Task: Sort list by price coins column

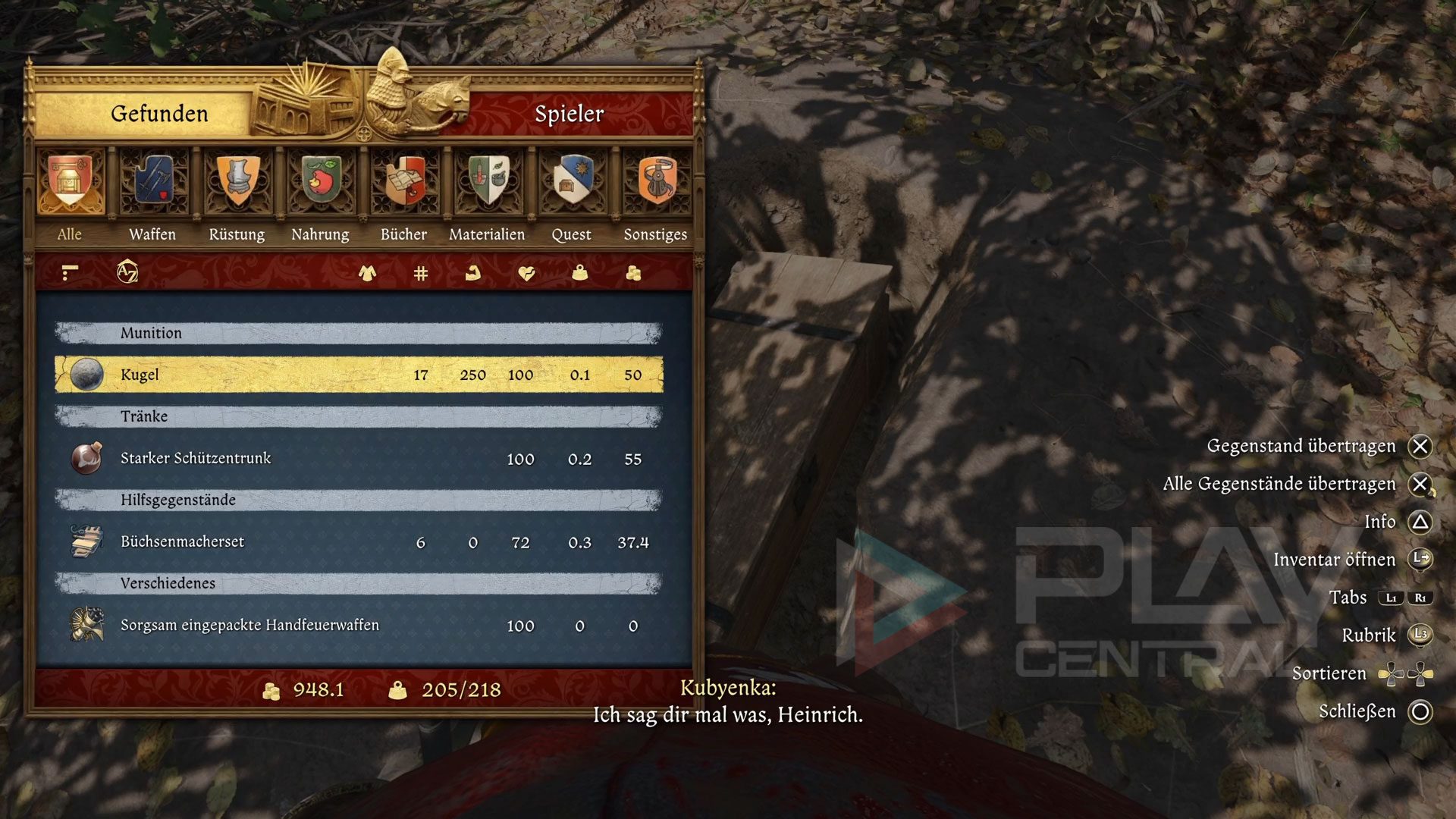Action: (x=633, y=273)
